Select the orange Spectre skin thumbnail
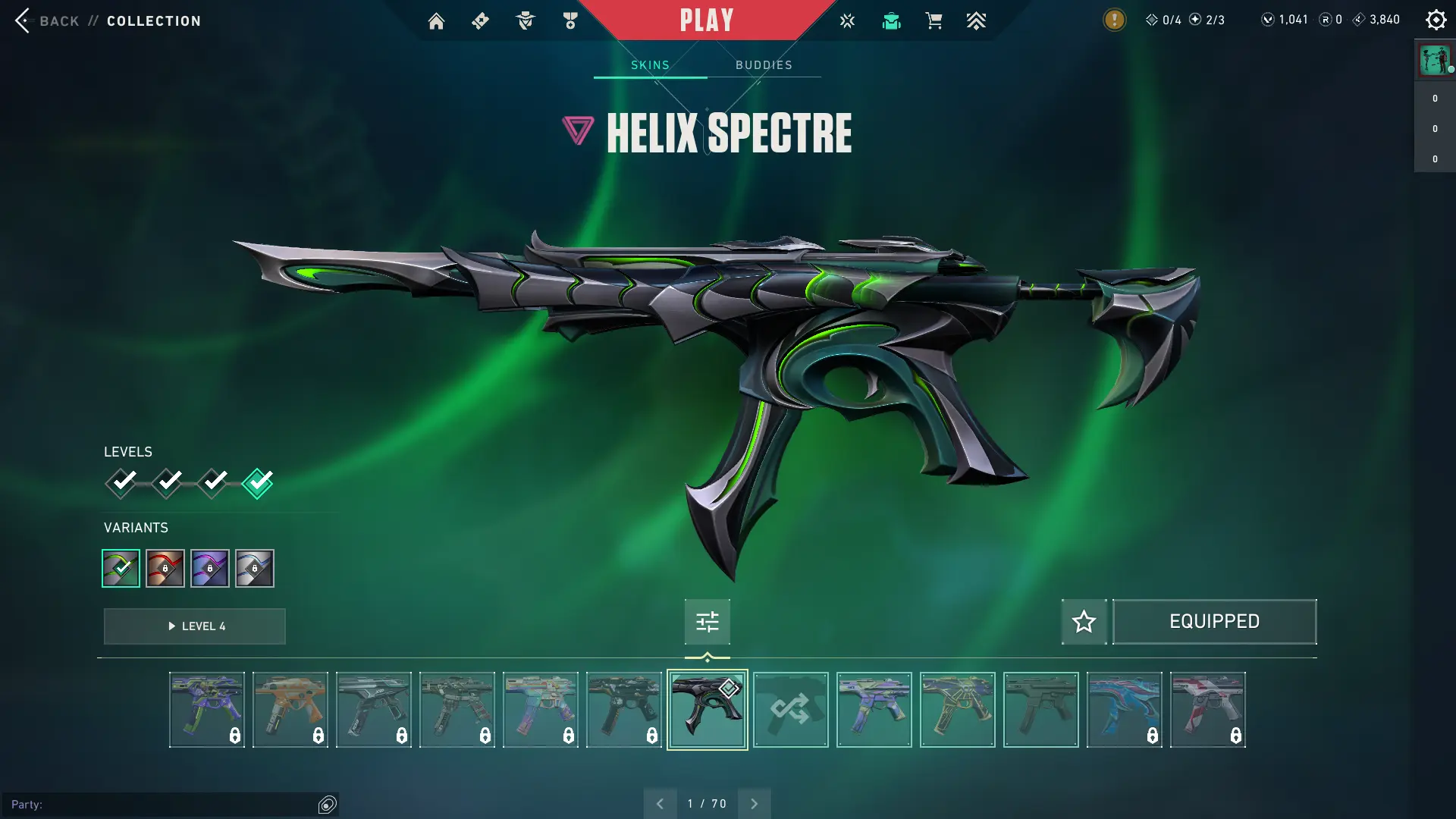Screen dimensions: 1456x819 tap(290, 710)
